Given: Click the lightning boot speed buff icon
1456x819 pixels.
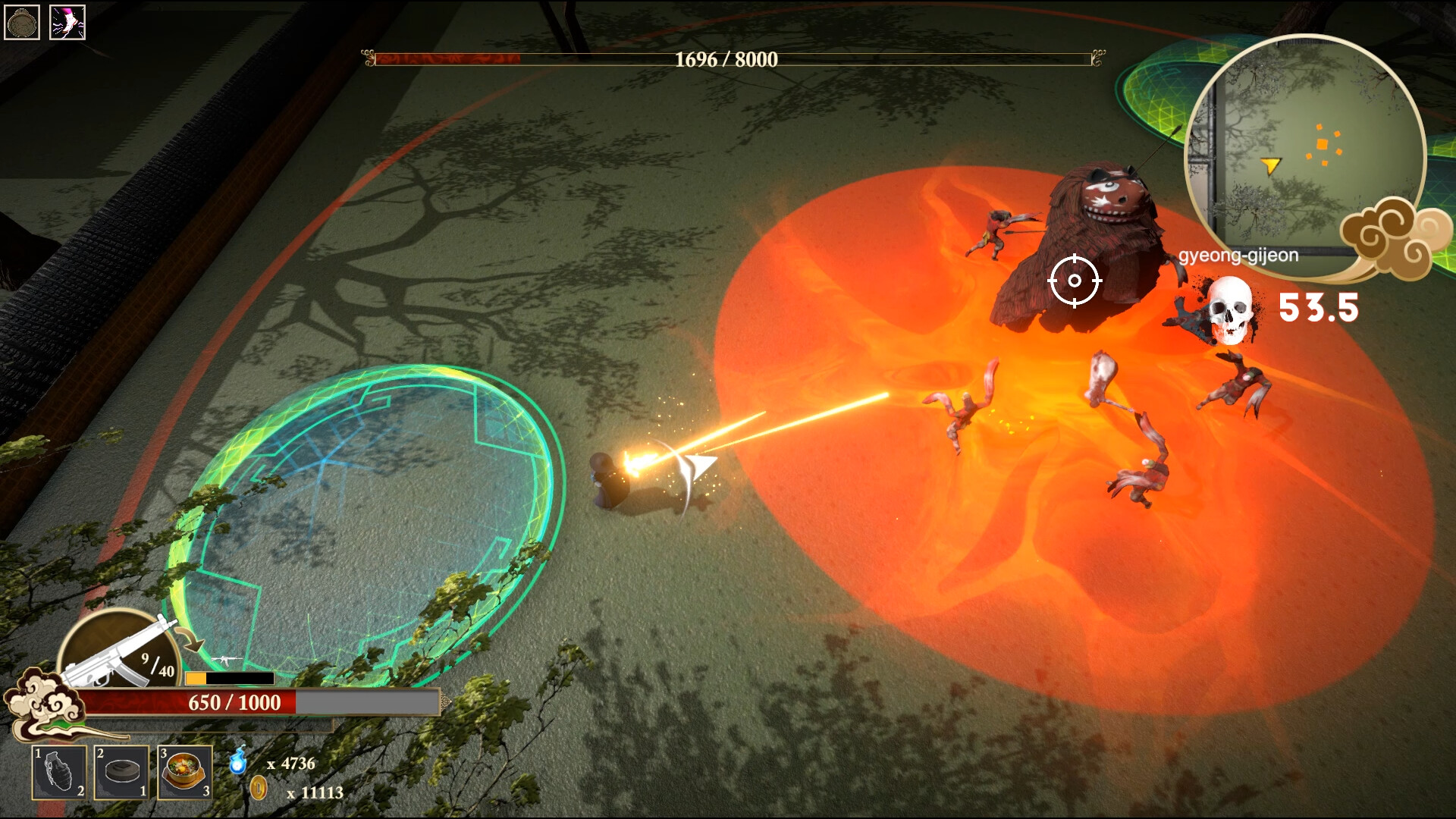Looking at the screenshot, I should point(67,22).
